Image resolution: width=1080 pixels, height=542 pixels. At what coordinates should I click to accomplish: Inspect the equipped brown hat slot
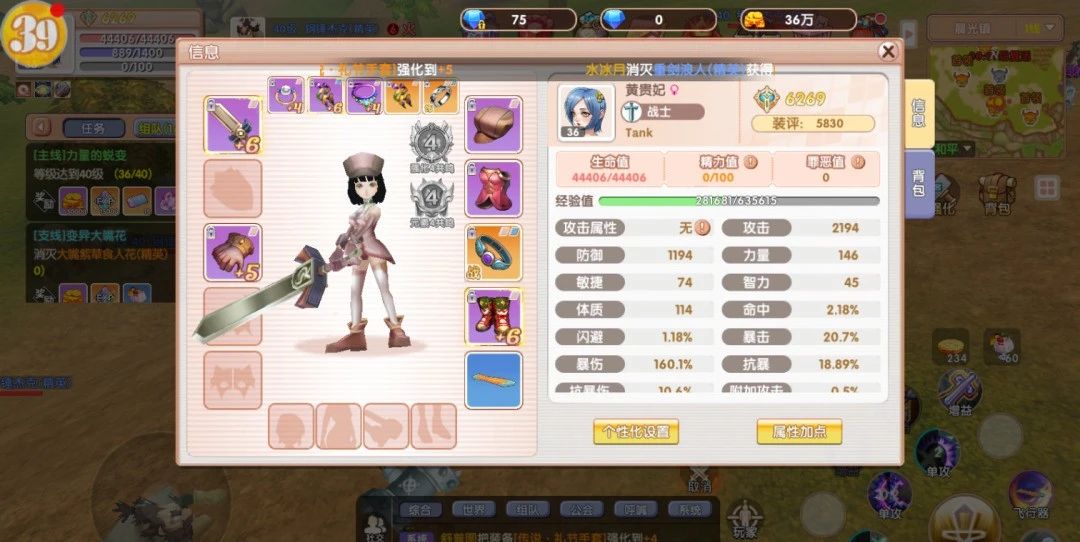tap(493, 125)
